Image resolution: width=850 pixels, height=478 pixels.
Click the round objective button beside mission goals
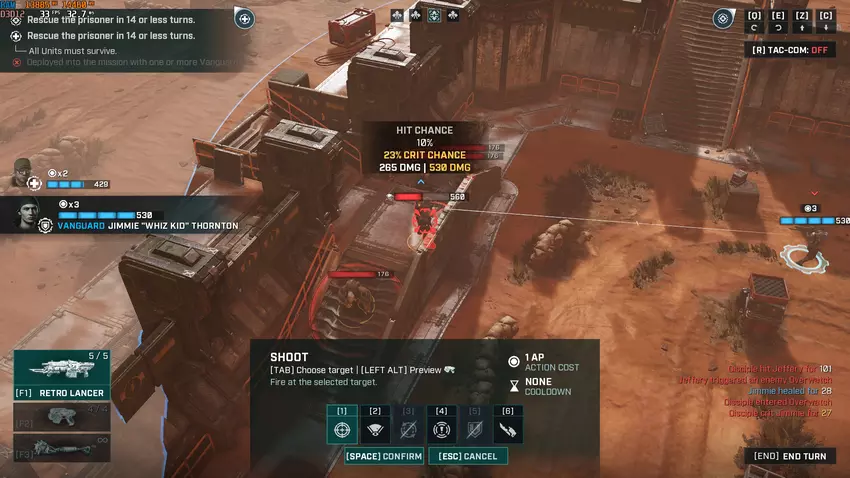(244, 17)
